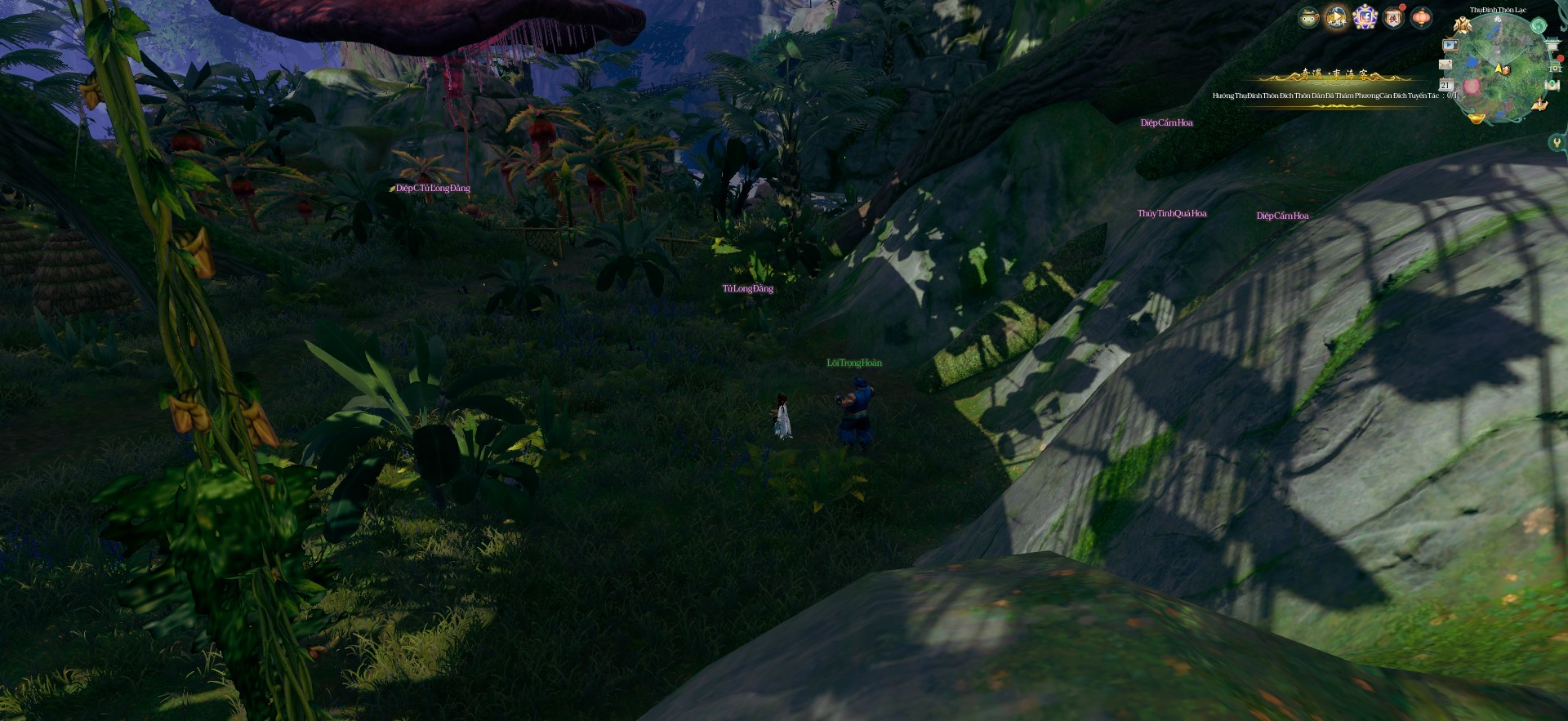Click the green swirl button on minimap
Image resolution: width=1568 pixels, height=721 pixels.
[1538, 26]
